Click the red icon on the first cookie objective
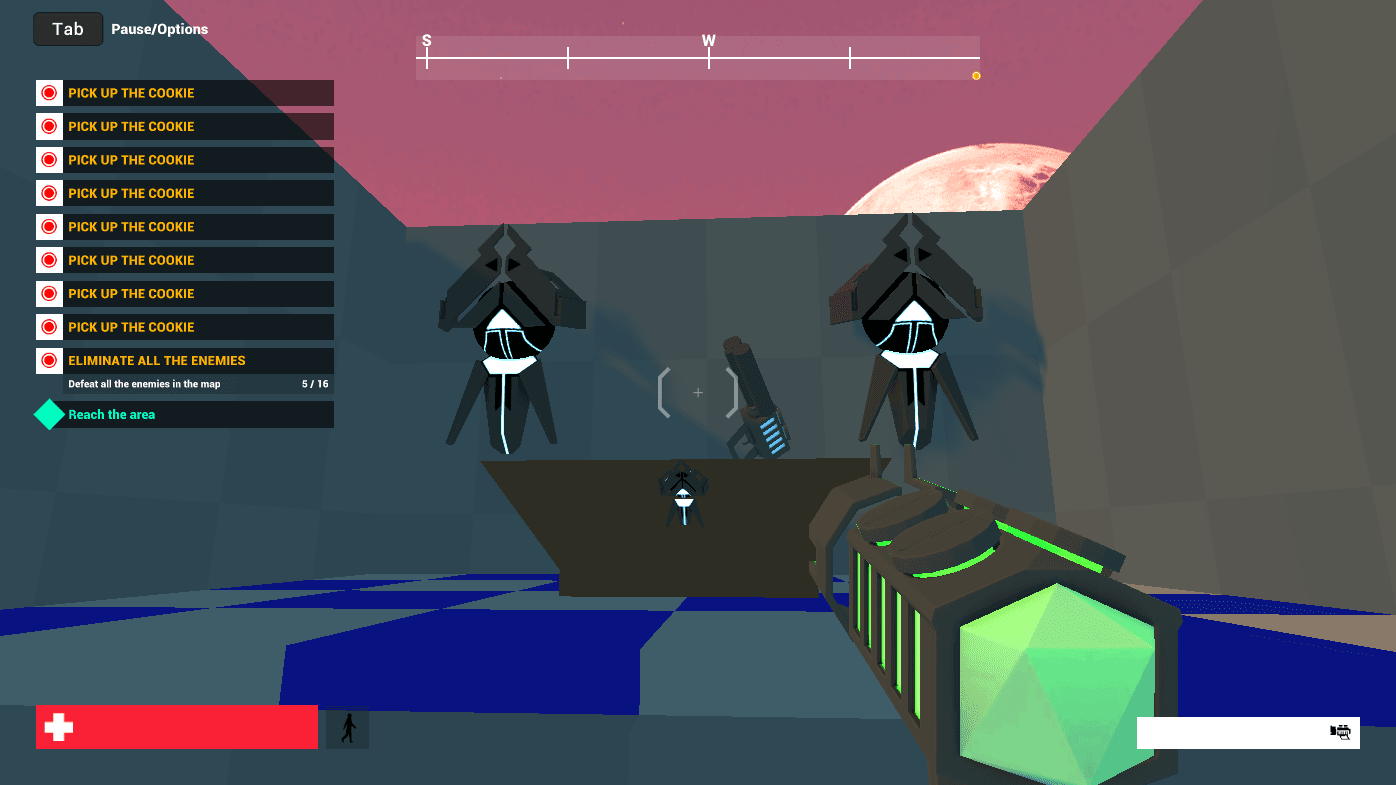Image resolution: width=1396 pixels, height=785 pixels. 48,92
